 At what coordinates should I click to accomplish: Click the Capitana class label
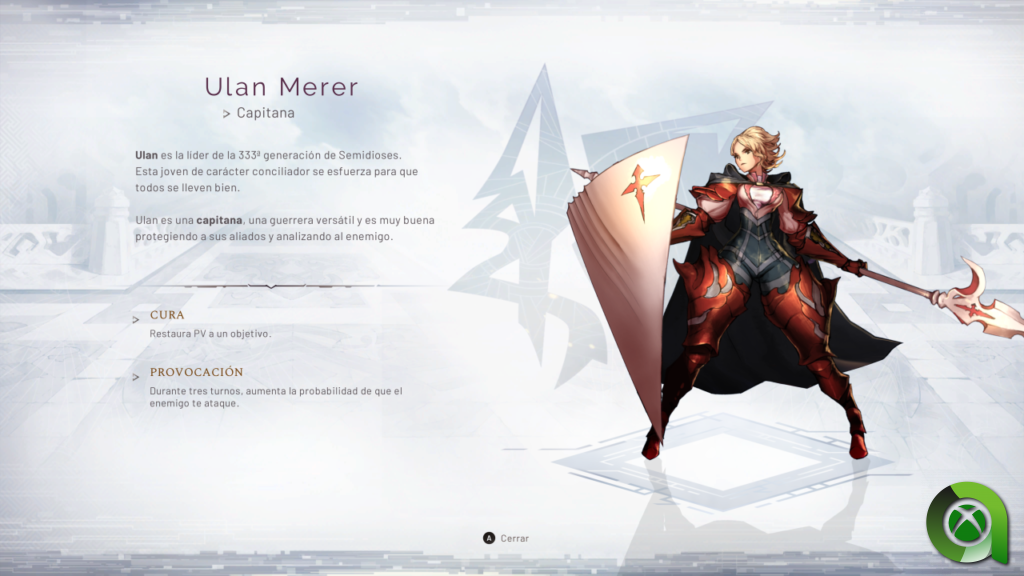click(265, 113)
